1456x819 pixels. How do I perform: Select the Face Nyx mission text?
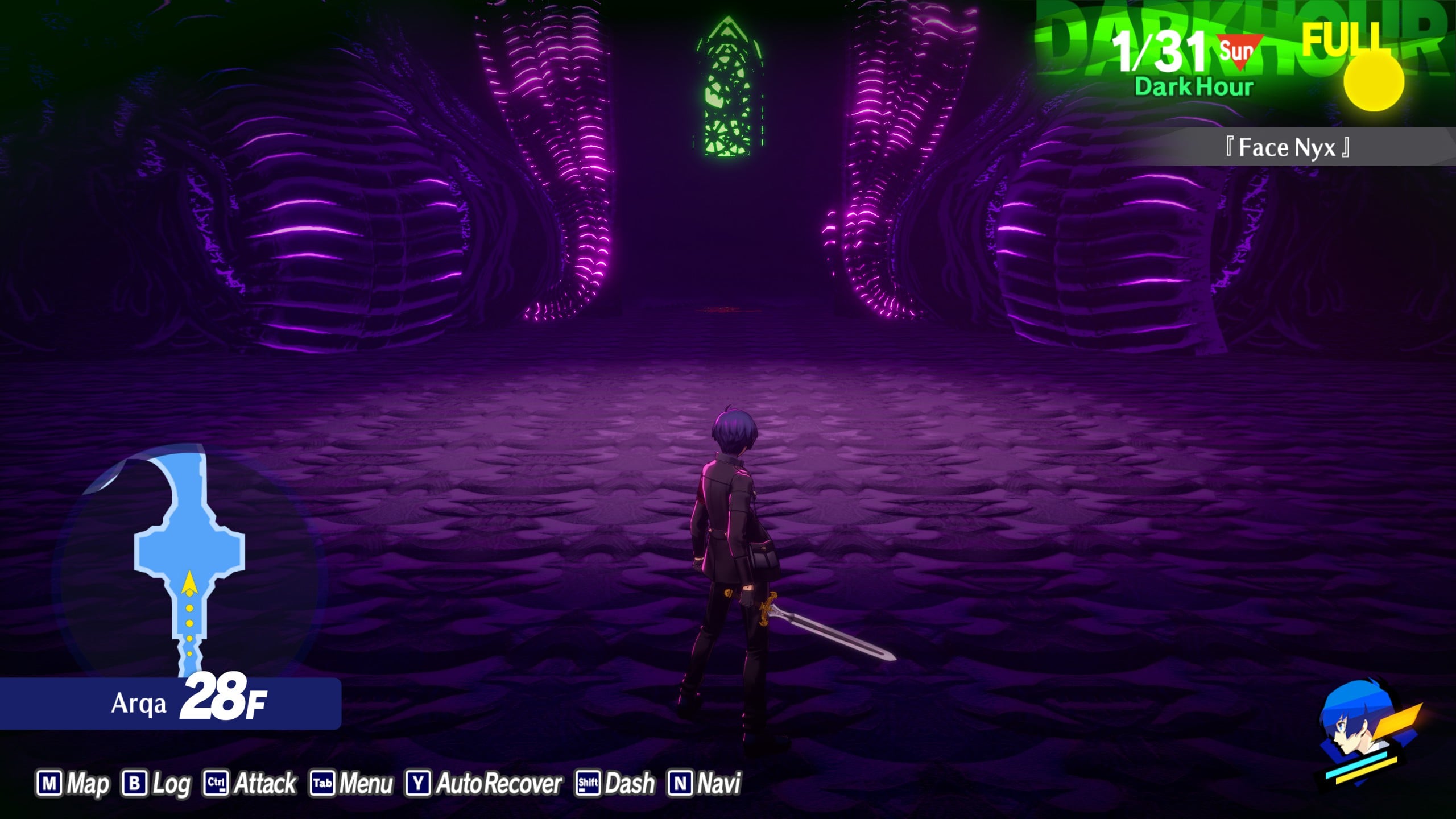coord(1285,148)
